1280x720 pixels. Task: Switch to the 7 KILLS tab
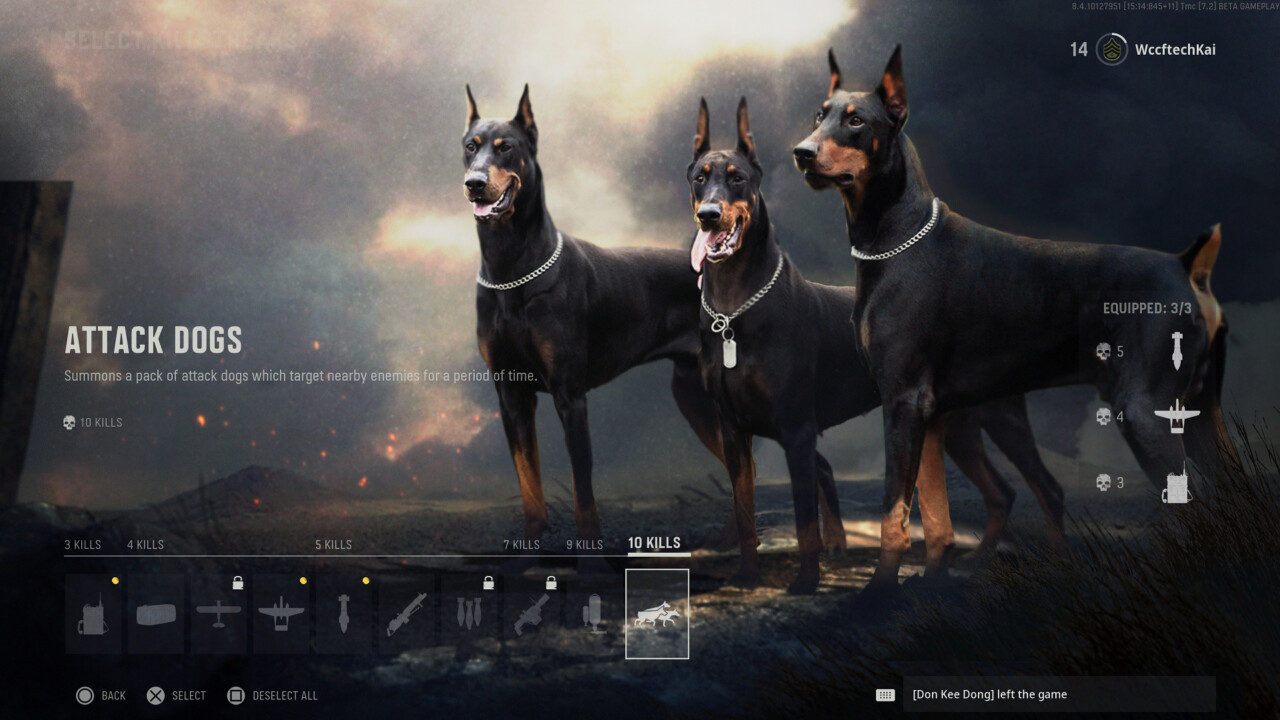point(520,544)
